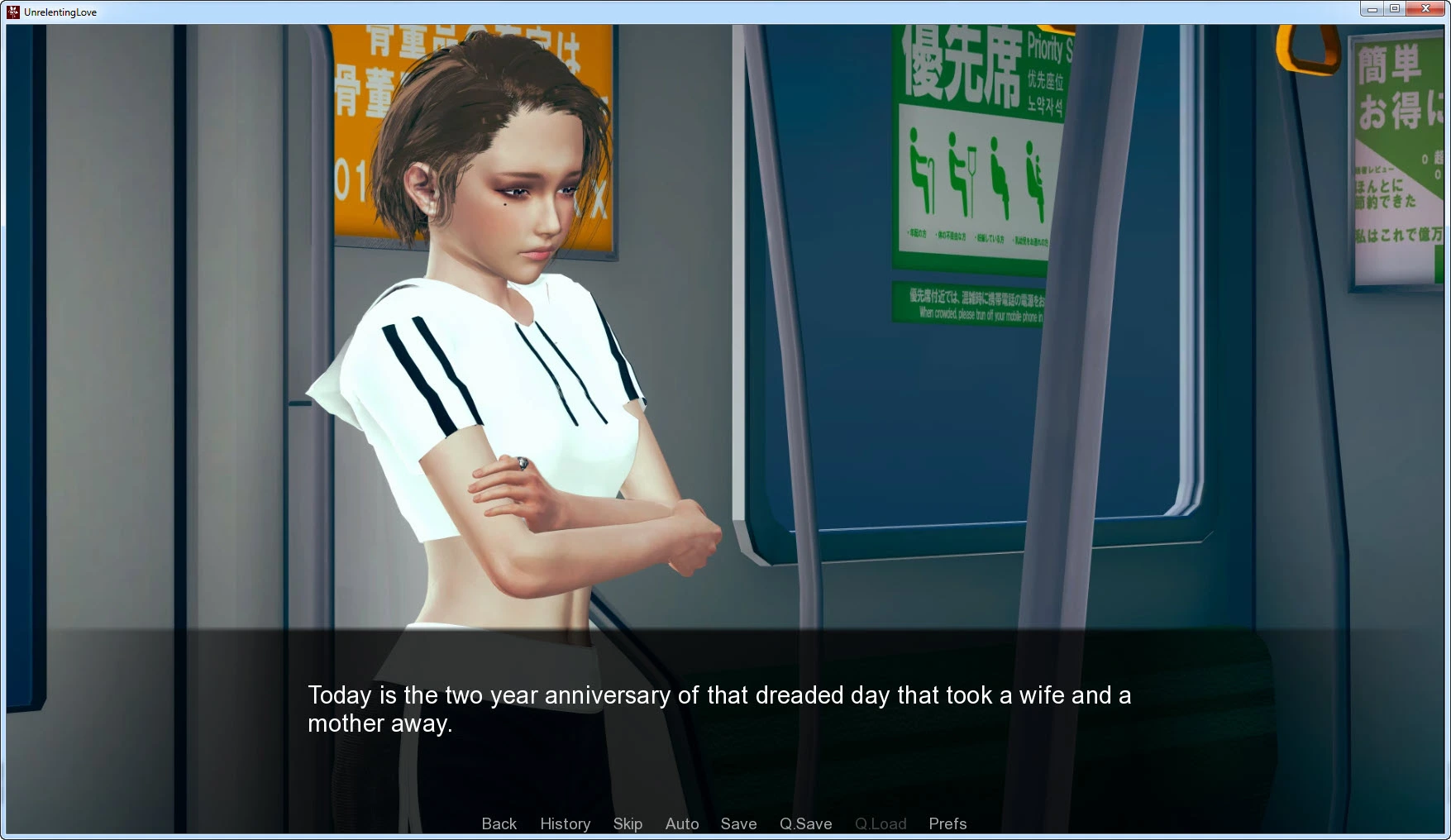1451x840 pixels.
Task: Open the Prefs menu
Action: pyautogui.click(x=947, y=823)
